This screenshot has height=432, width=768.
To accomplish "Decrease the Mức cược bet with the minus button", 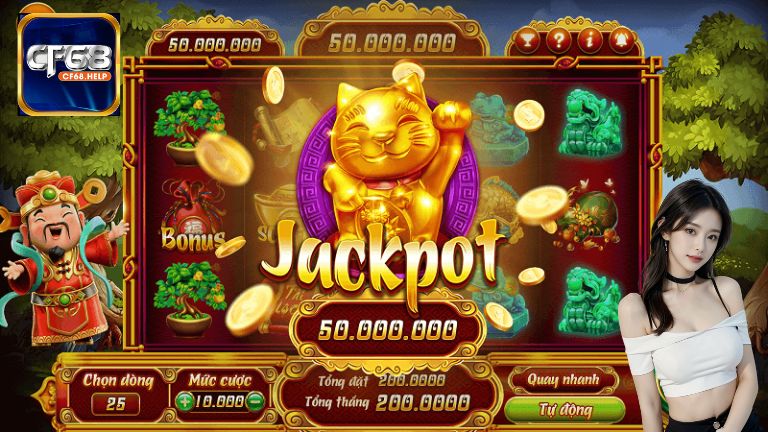I will [x=256, y=402].
